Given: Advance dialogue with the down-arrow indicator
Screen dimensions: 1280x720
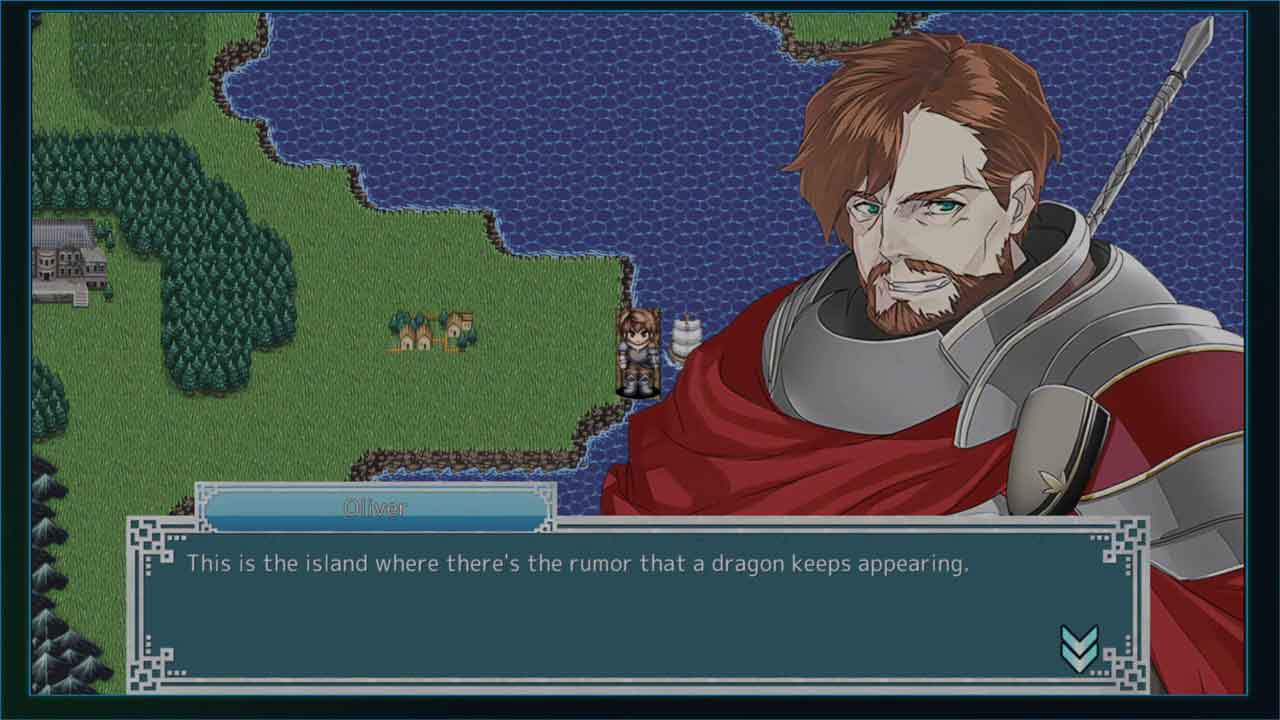Looking at the screenshot, I should (1079, 649).
